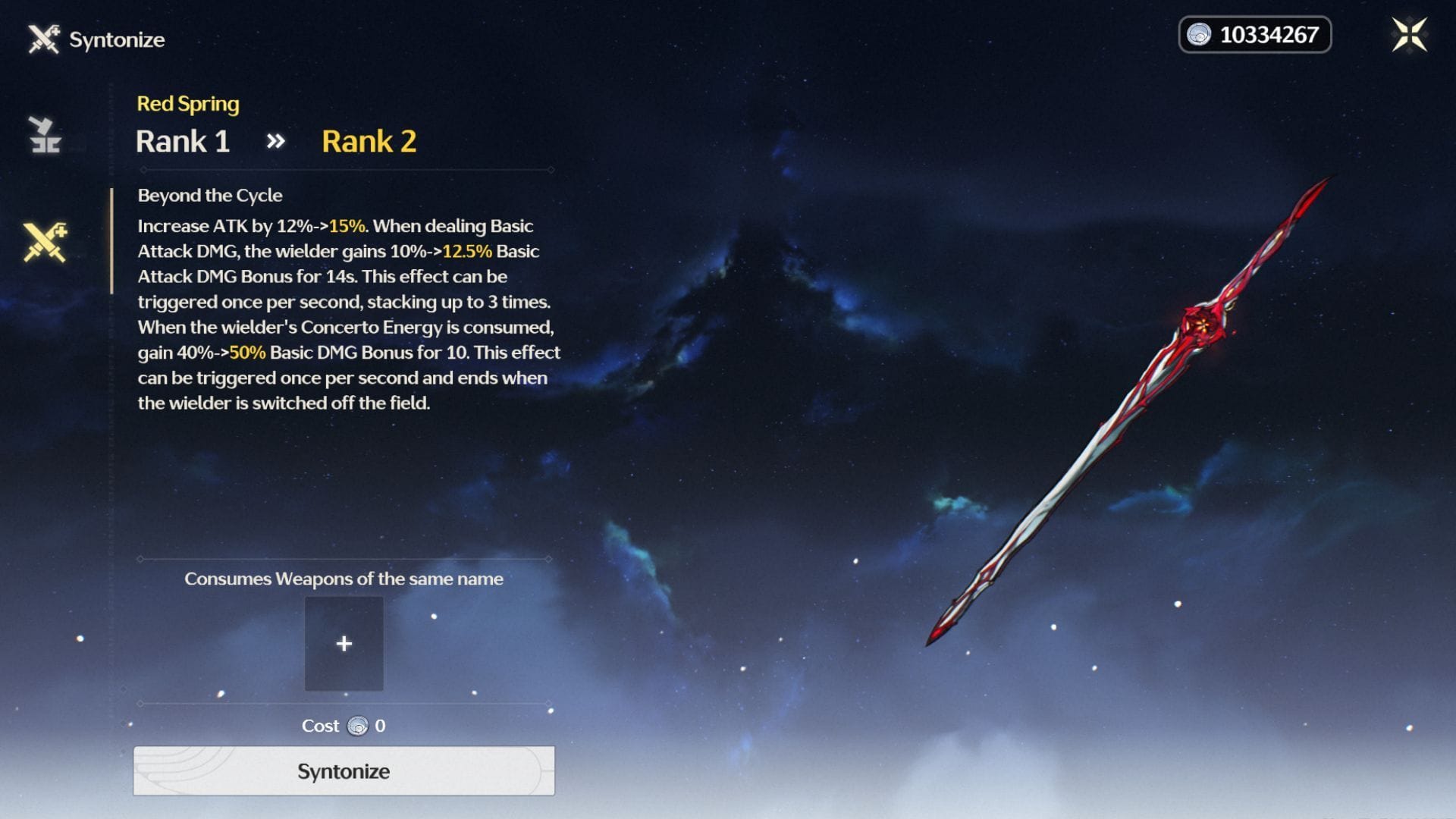This screenshot has height=819, width=1456.
Task: Click the Cost value of 0
Action: click(x=379, y=725)
